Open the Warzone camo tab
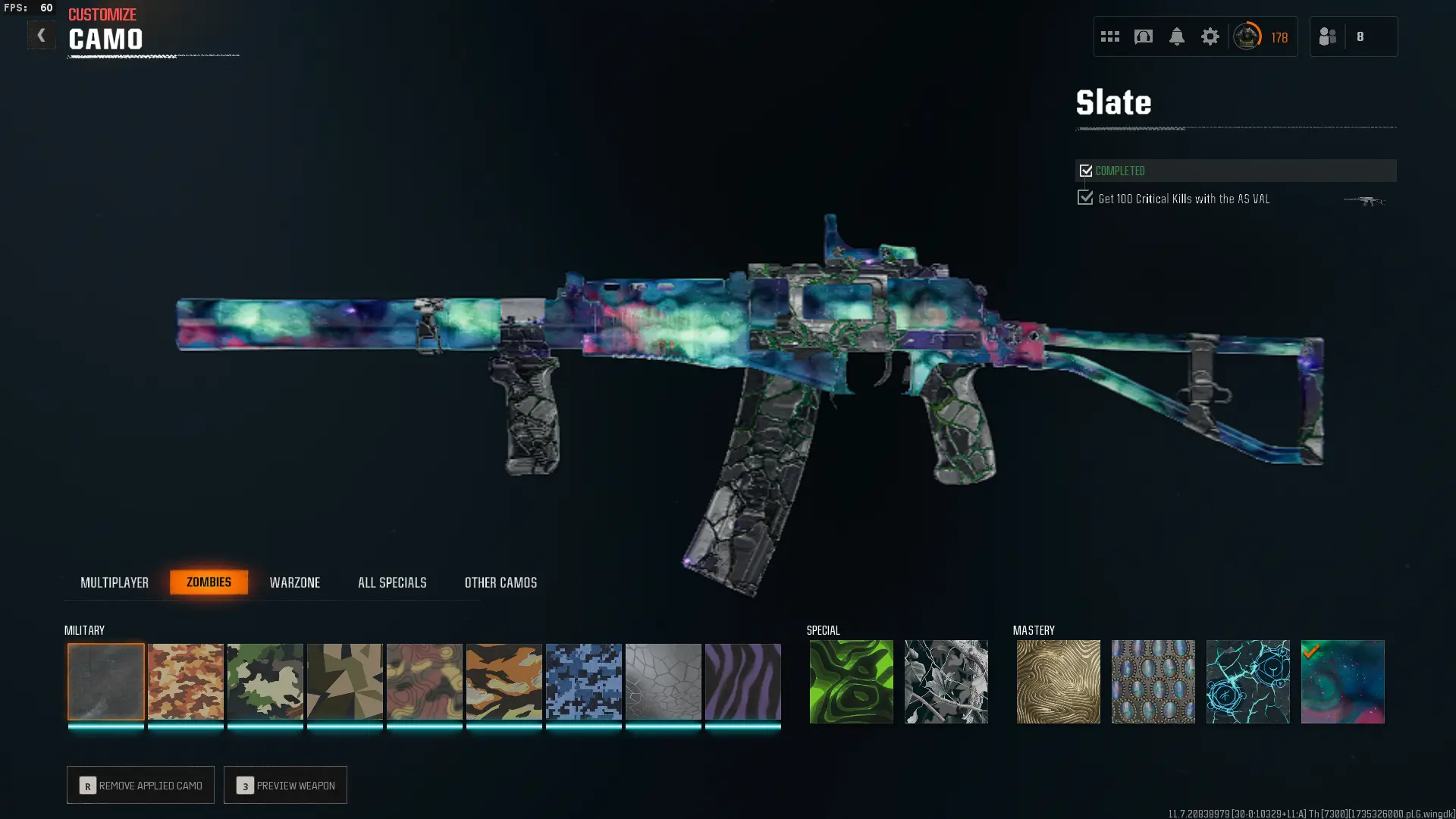 tap(295, 582)
